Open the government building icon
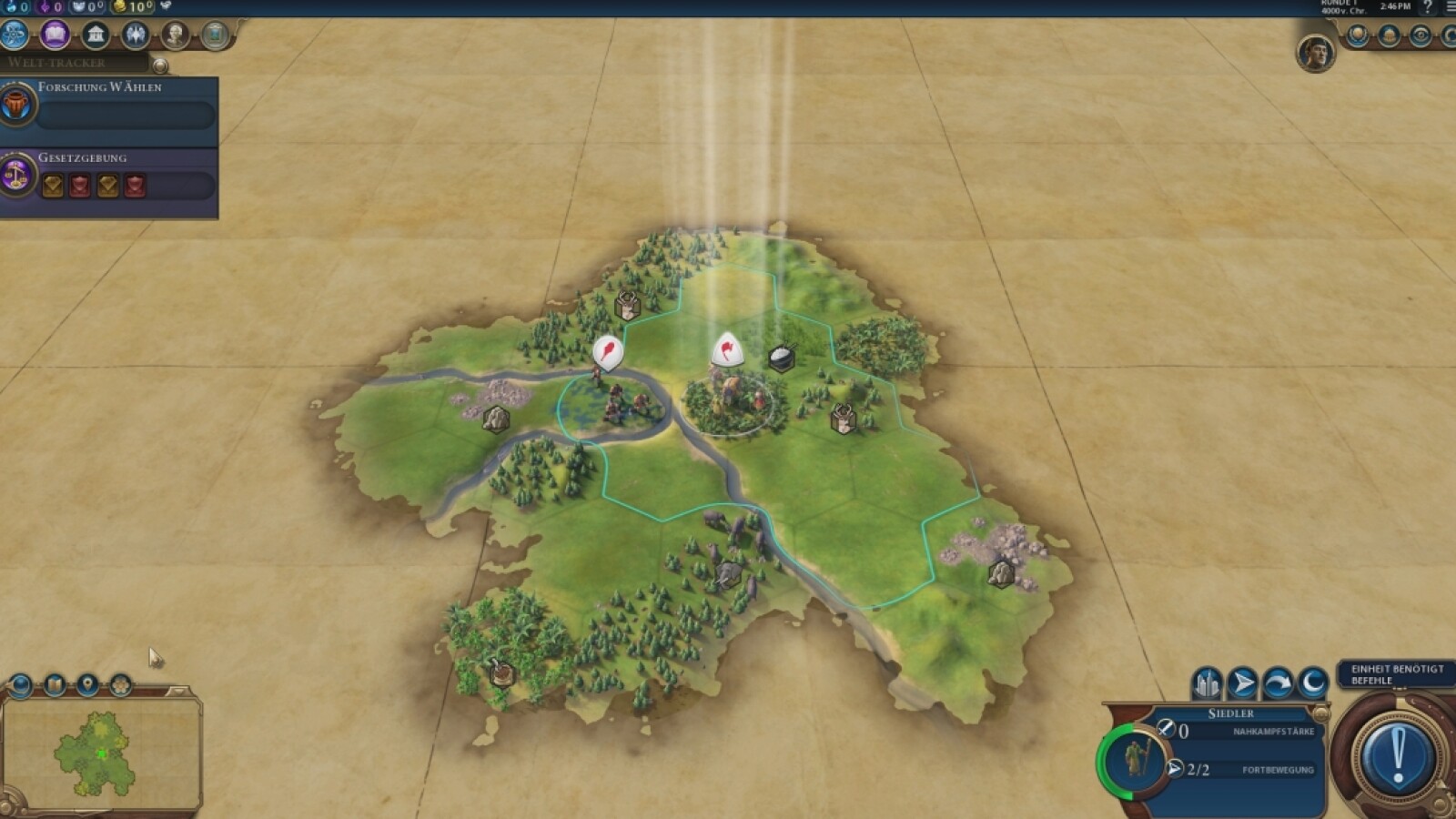Image resolution: width=1456 pixels, height=819 pixels. tap(95, 35)
